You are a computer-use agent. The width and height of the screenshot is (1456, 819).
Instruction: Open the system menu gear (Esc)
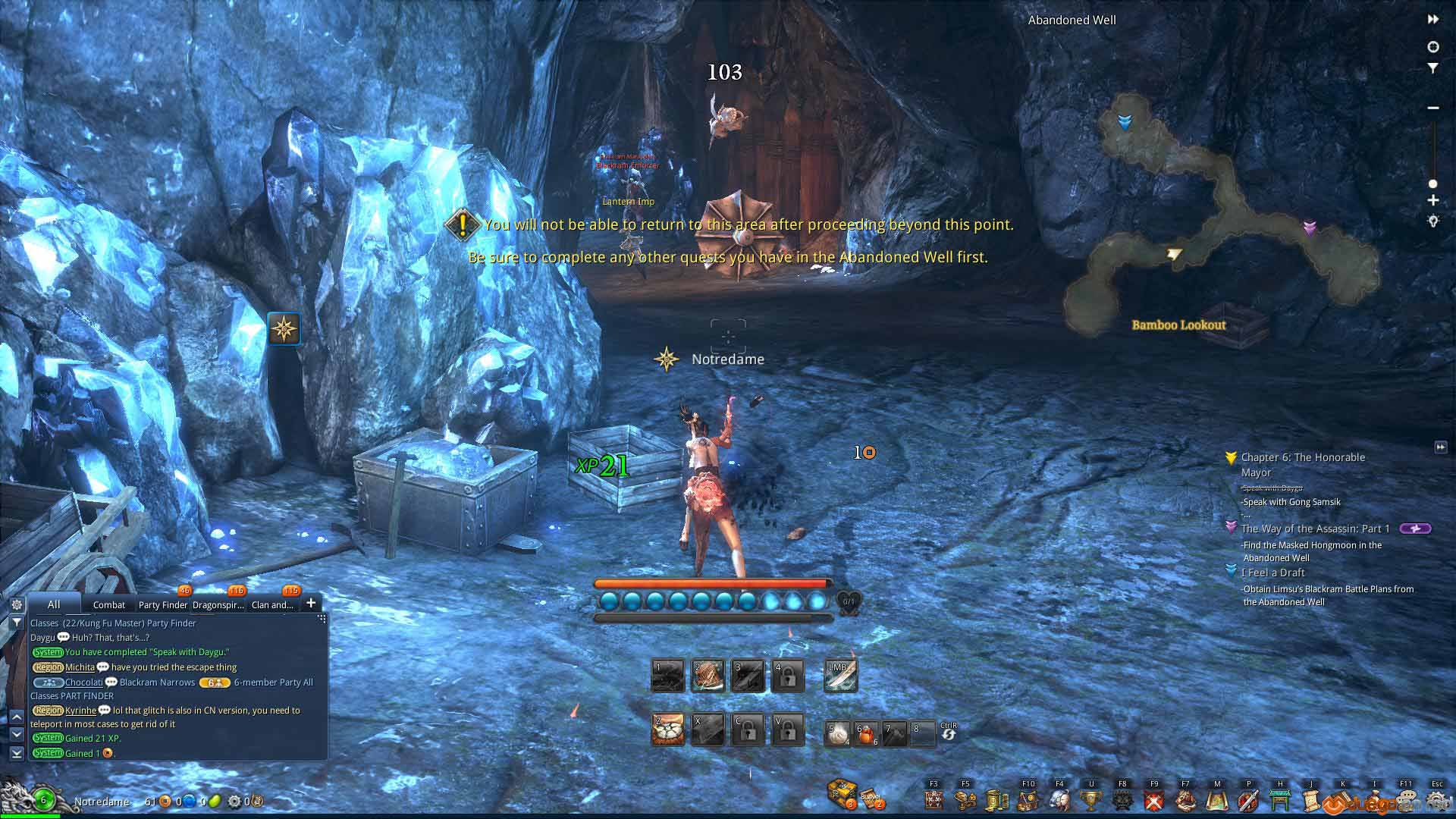tap(1437, 799)
